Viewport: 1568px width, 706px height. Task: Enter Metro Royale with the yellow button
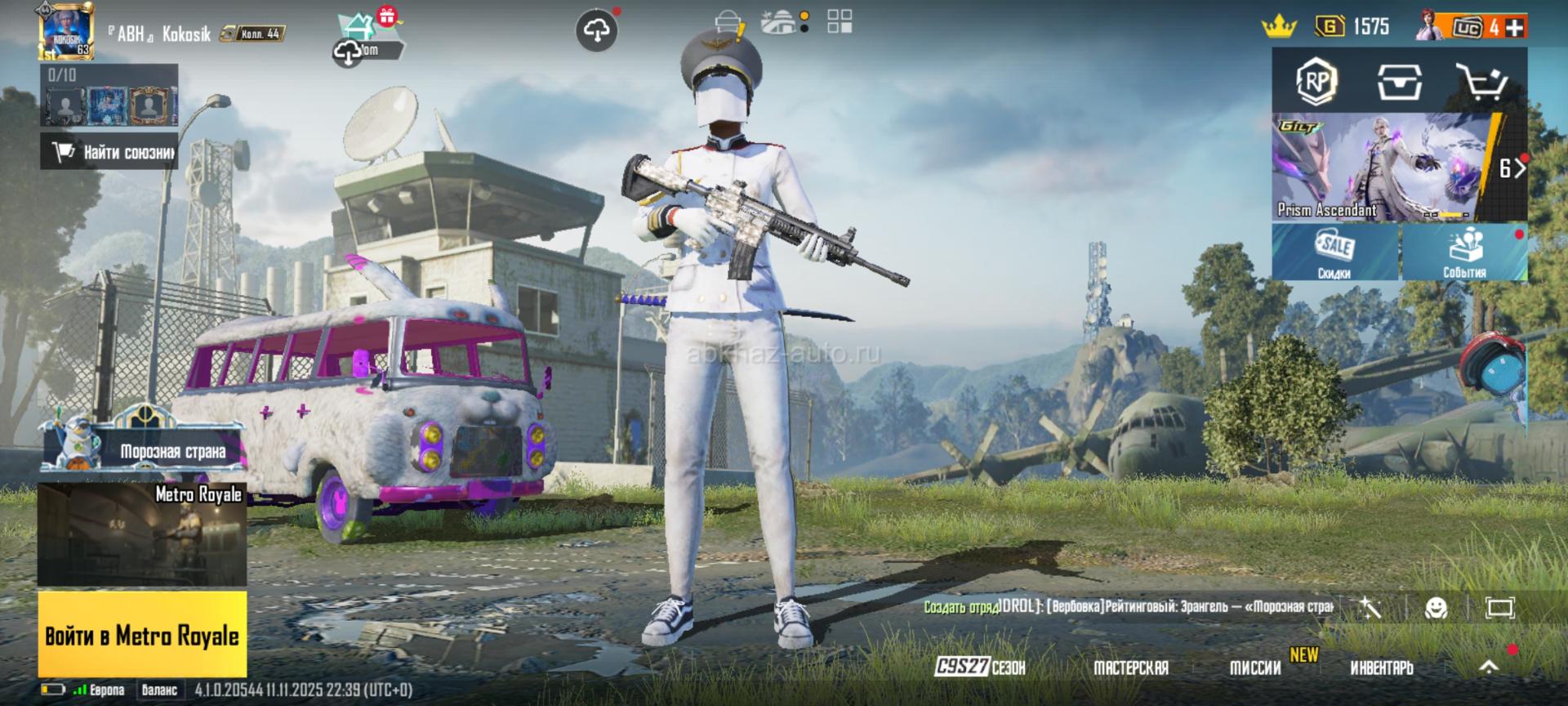142,635
